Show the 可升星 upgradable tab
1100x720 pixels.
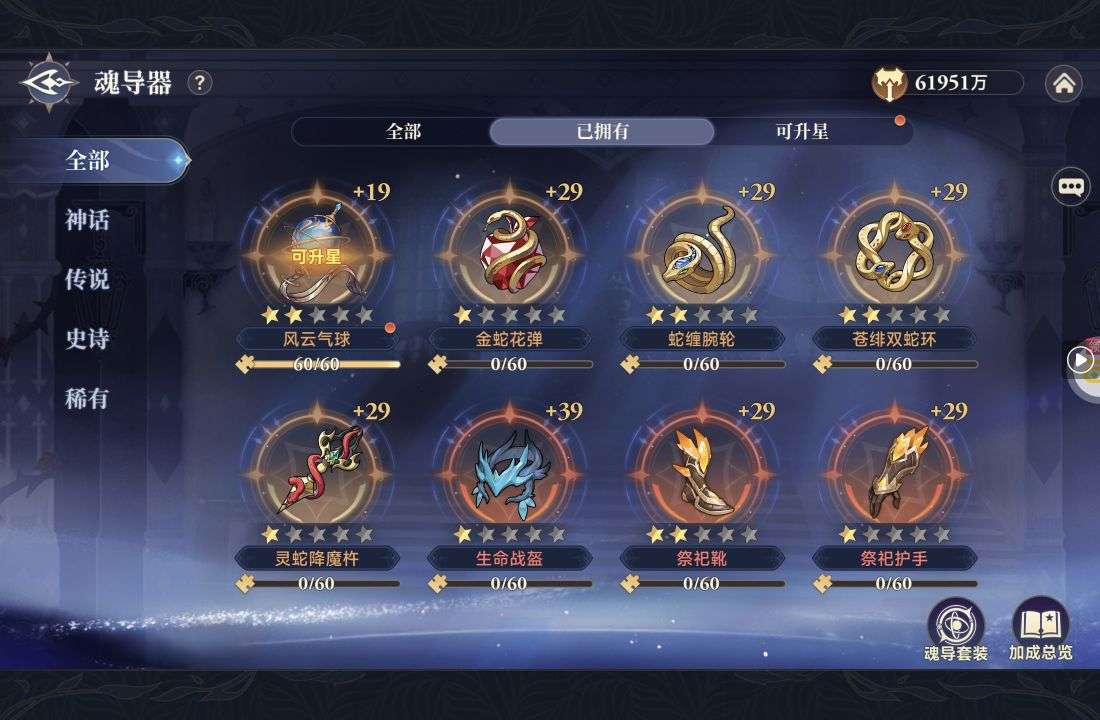(802, 132)
